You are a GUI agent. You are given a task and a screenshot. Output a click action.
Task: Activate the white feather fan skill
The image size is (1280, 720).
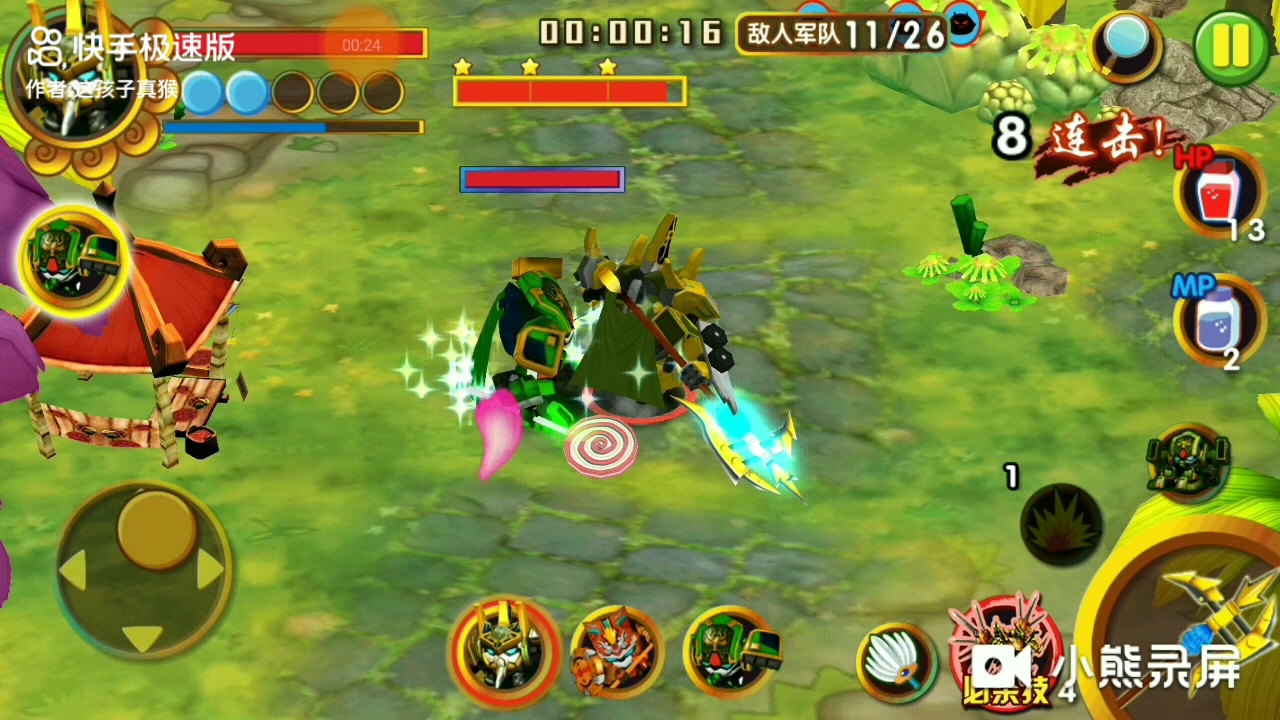pyautogui.click(x=895, y=660)
